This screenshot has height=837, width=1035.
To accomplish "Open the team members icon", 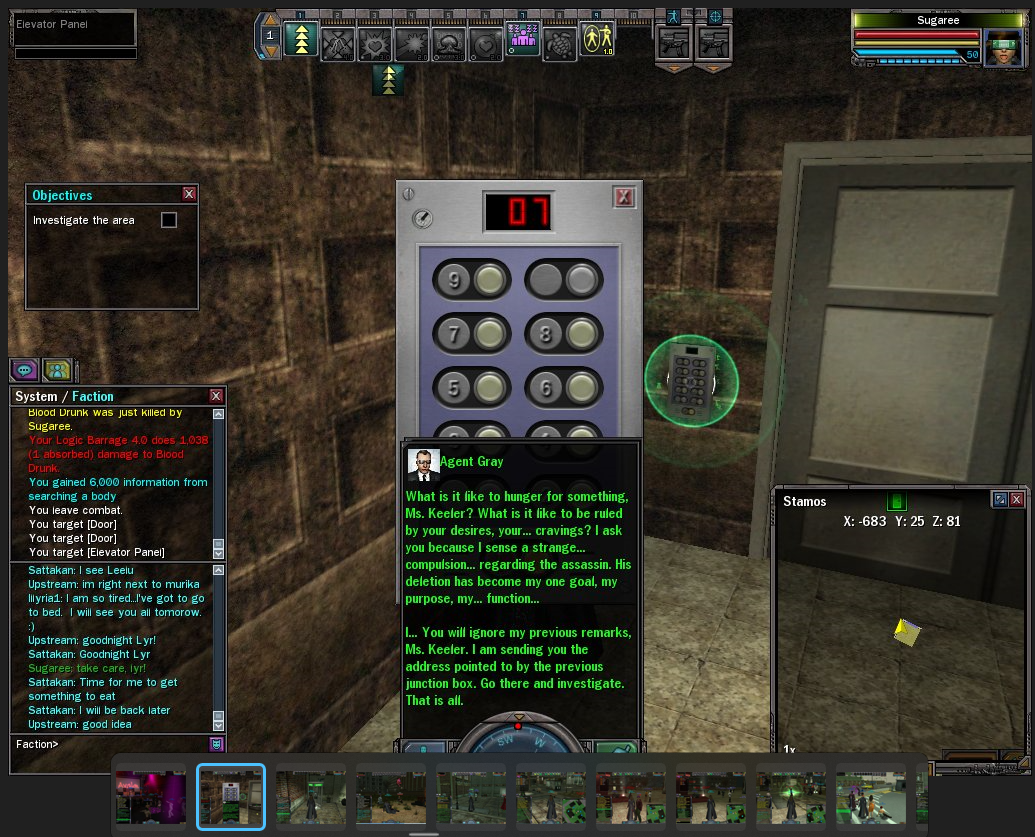I will [x=57, y=369].
